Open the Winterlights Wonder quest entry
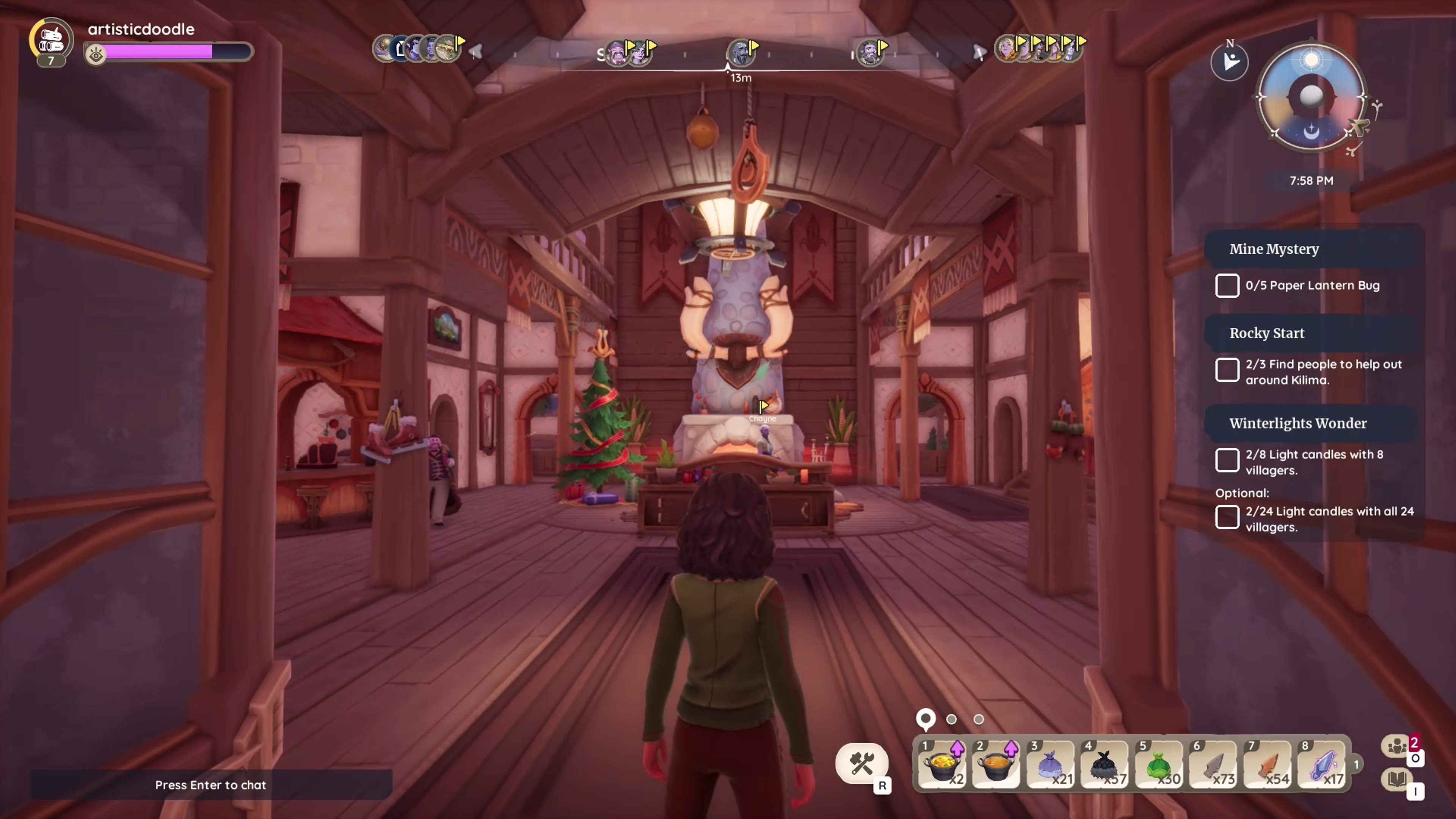This screenshot has width=1456, height=819. [1298, 424]
